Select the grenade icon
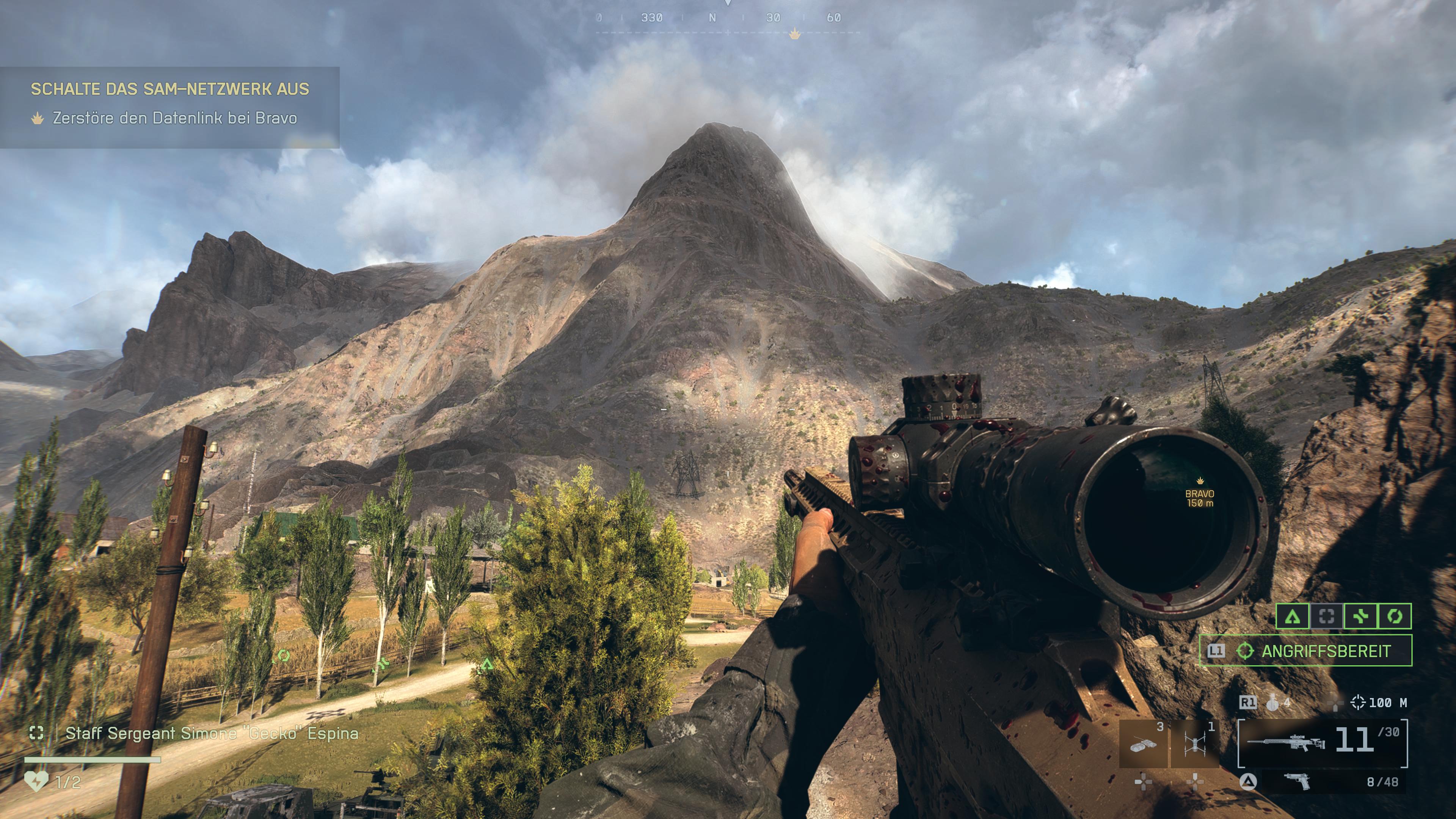The width and height of the screenshot is (1456, 819). pos(1273,703)
